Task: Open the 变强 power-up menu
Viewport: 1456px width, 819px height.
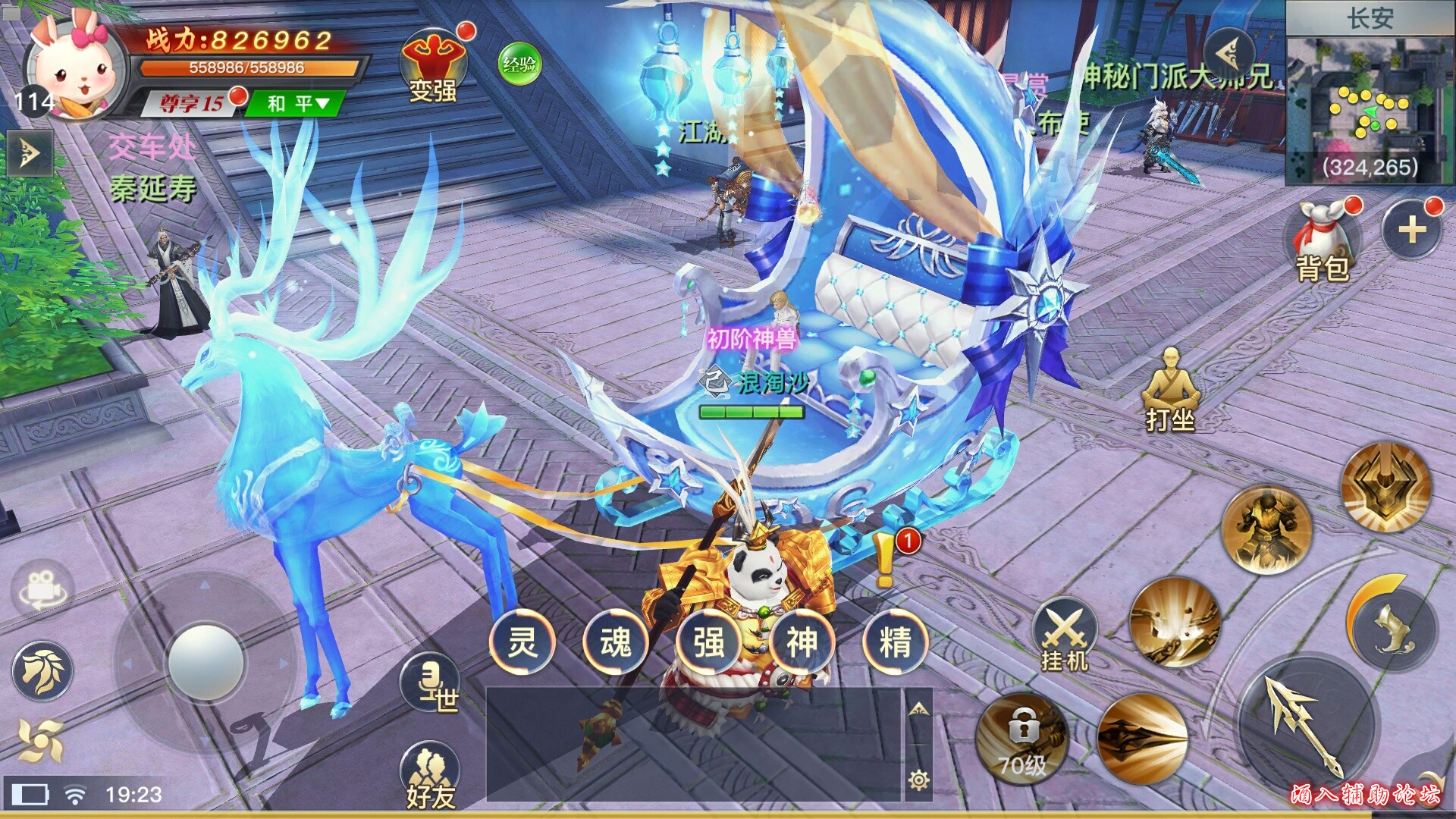Action: click(432, 68)
